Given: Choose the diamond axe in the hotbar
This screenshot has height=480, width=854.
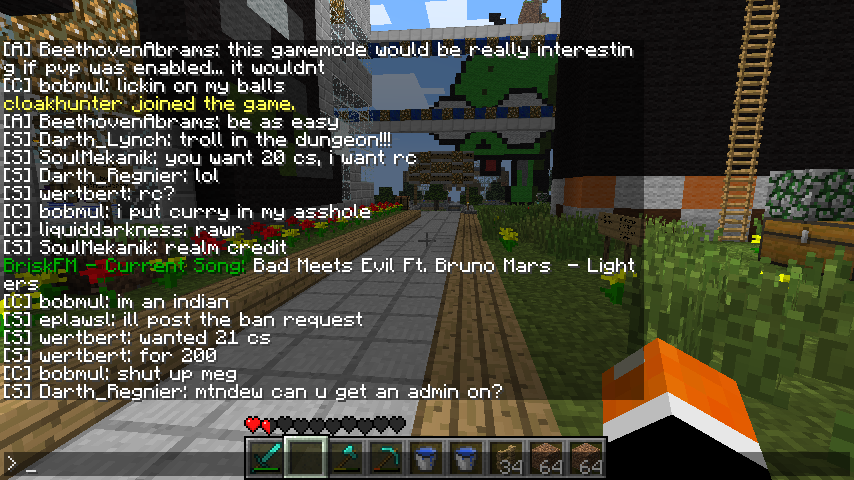Looking at the screenshot, I should [x=346, y=459].
